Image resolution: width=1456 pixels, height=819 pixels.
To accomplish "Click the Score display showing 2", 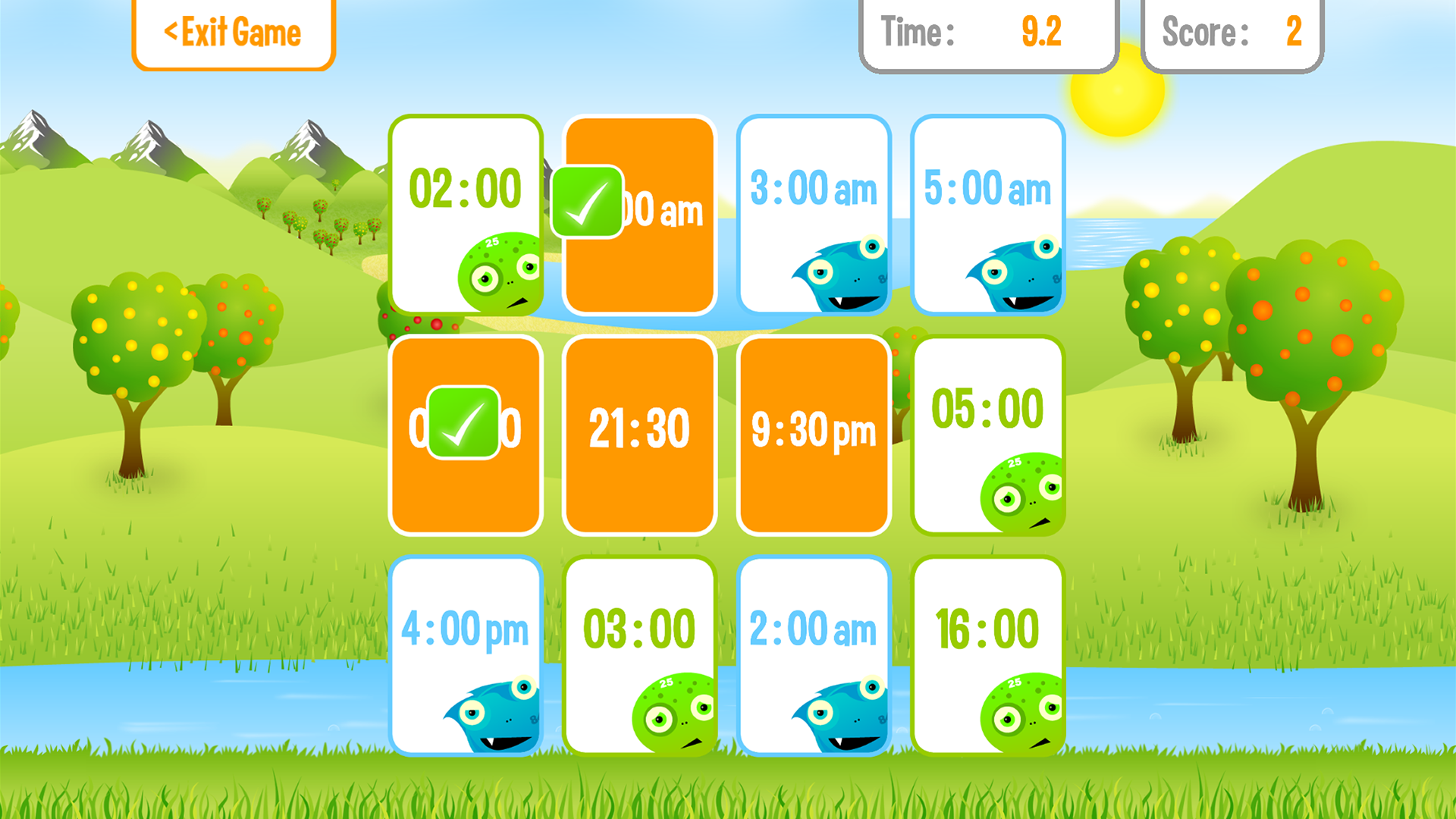I will [x=1232, y=32].
